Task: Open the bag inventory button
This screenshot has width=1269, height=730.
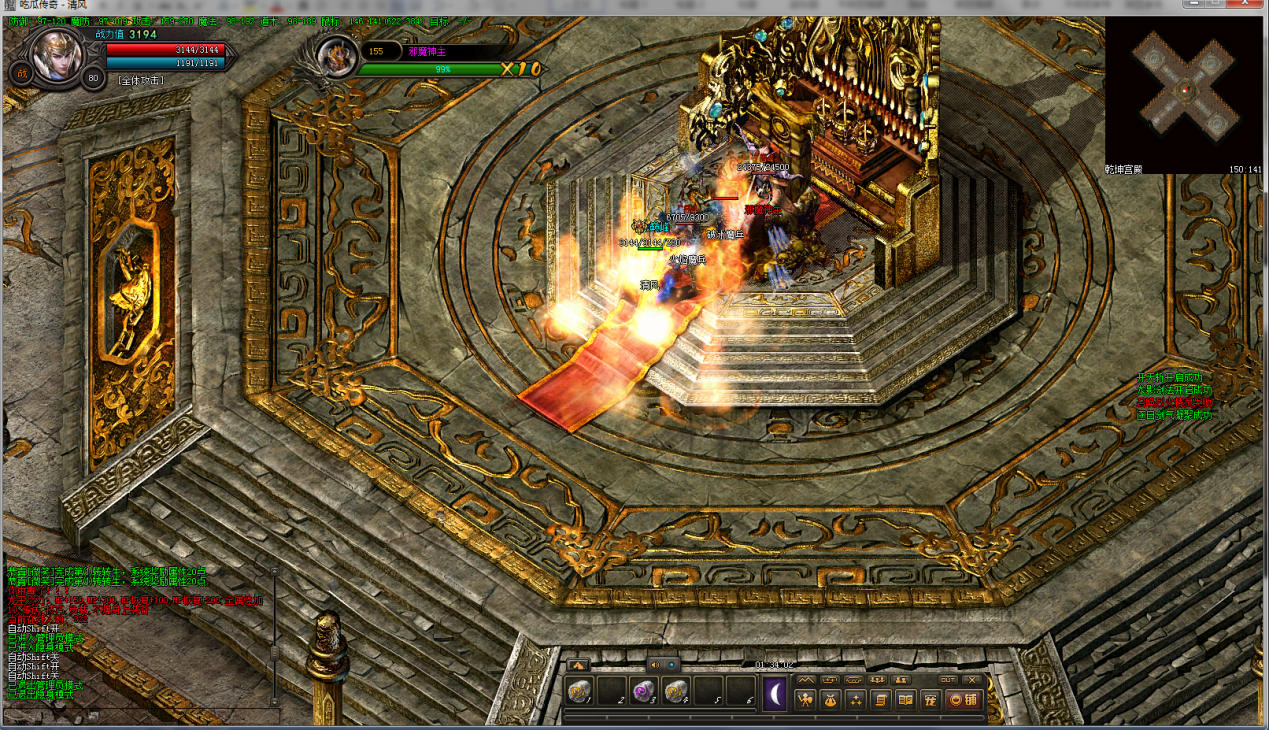Action: pyautogui.click(x=831, y=700)
